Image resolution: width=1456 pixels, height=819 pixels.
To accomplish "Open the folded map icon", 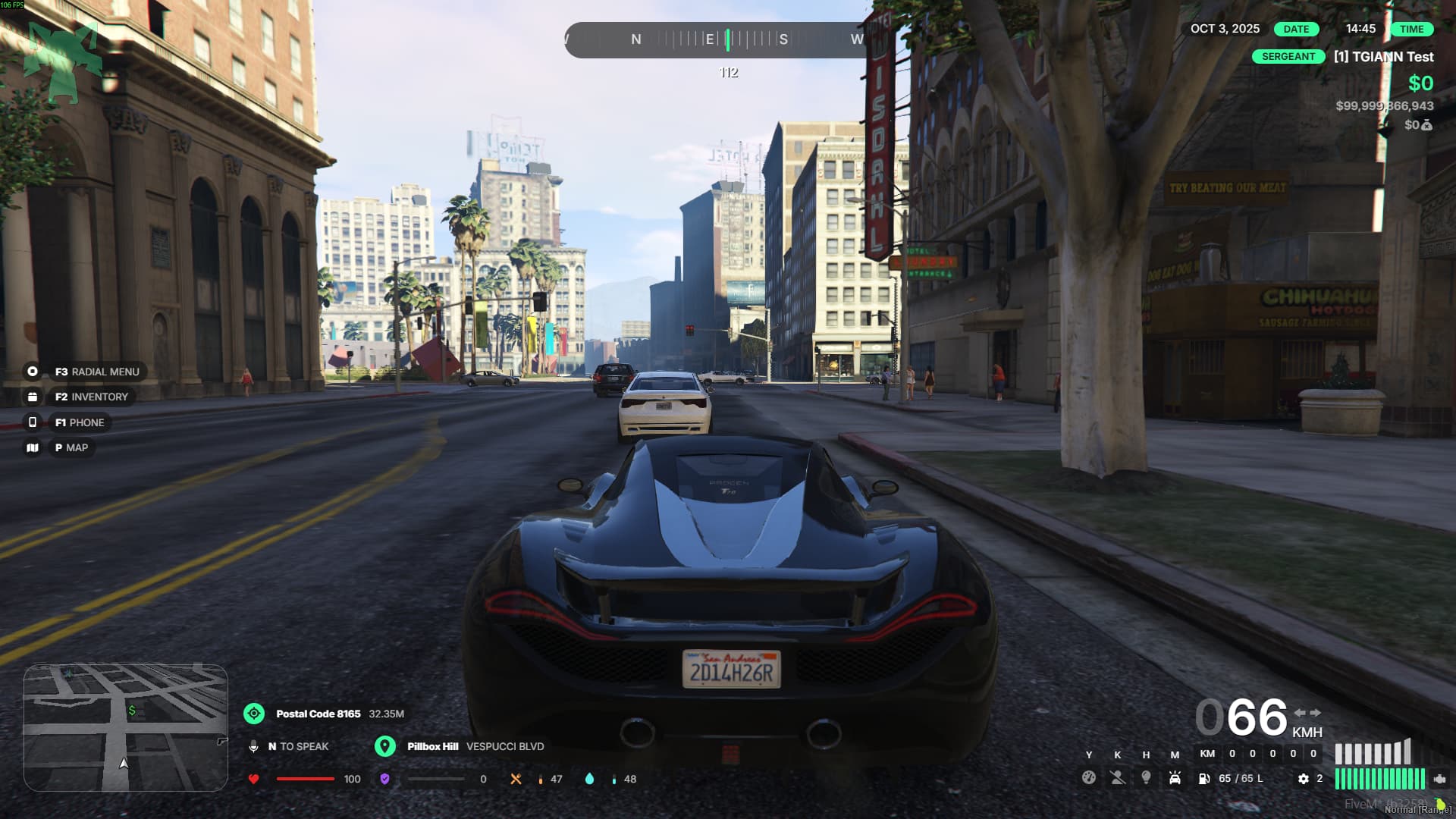I will (x=33, y=447).
